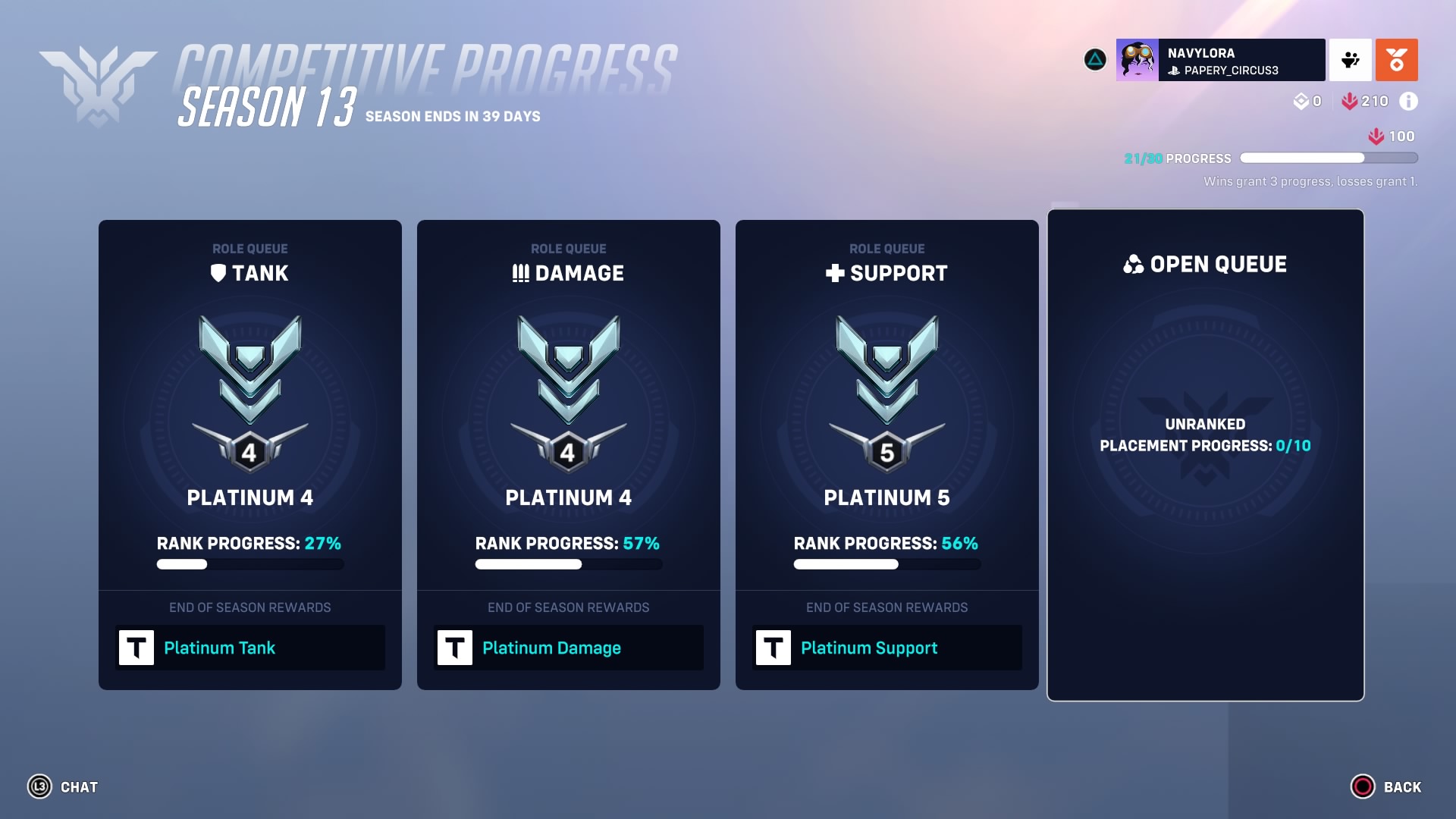The height and width of the screenshot is (819, 1456).
Task: Click the Platinum Damage title icon
Action: pos(456,648)
